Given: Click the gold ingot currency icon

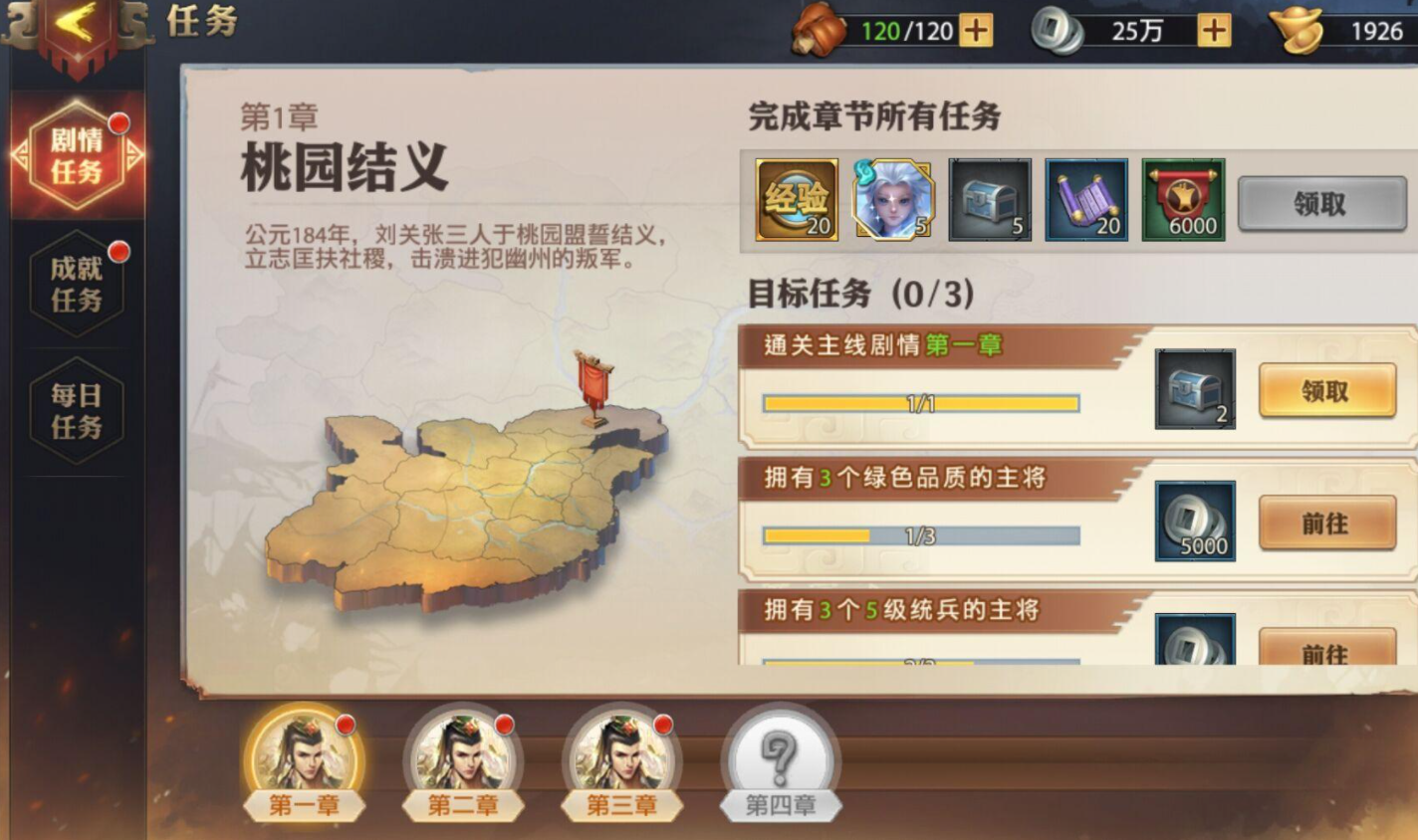Looking at the screenshot, I should [1304, 30].
